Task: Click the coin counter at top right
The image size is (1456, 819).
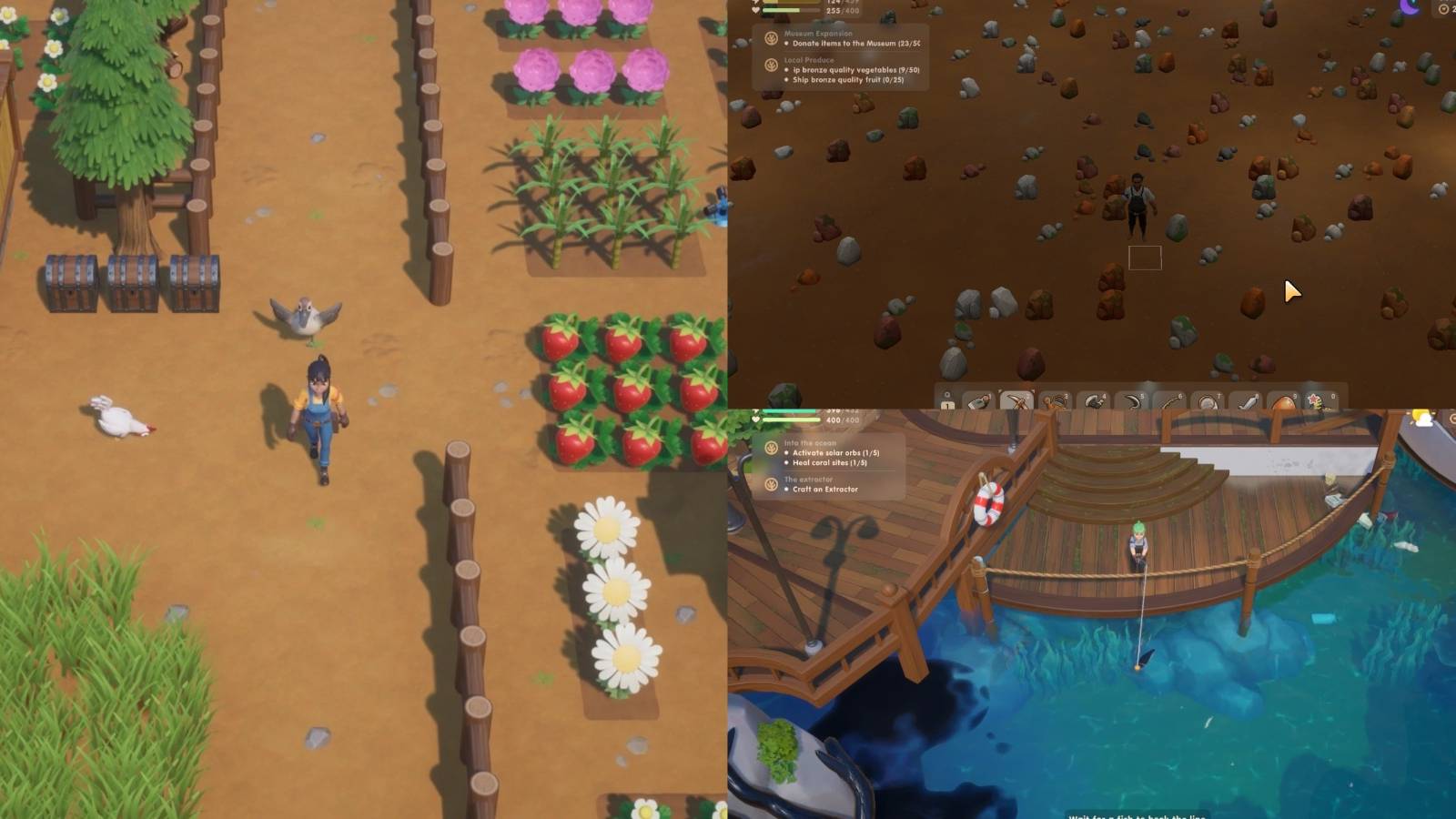Action: [1444, 9]
